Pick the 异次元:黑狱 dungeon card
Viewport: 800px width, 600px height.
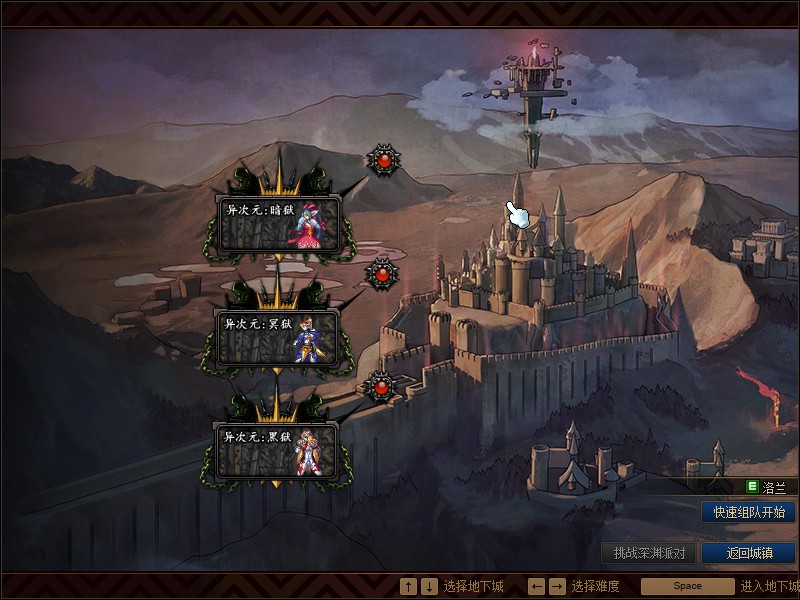[x=277, y=450]
